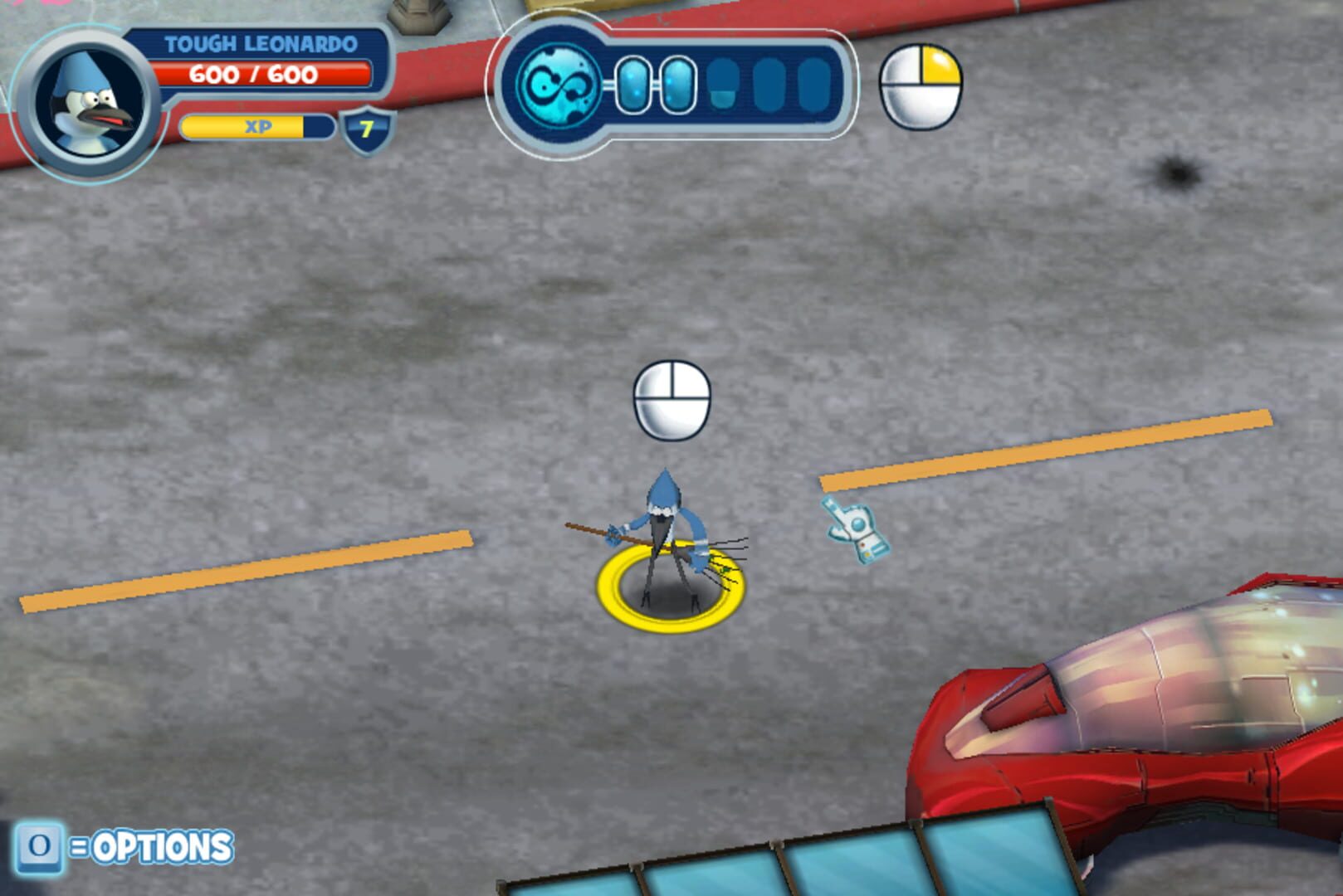Activate the infinity swirl special ability
The image size is (1343, 896).
558,85
